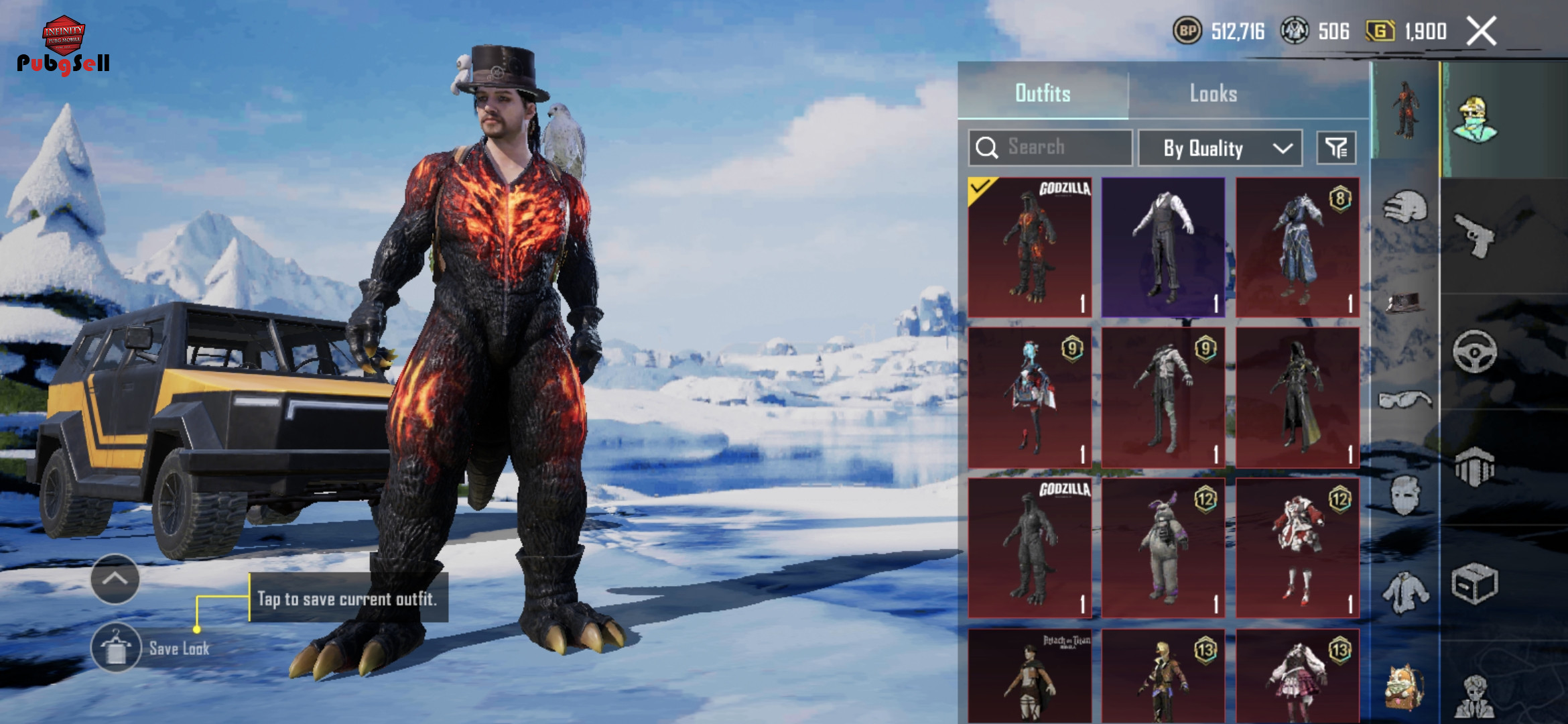
Task: Choose the white shirt and vest outfit
Action: pyautogui.click(x=1163, y=247)
